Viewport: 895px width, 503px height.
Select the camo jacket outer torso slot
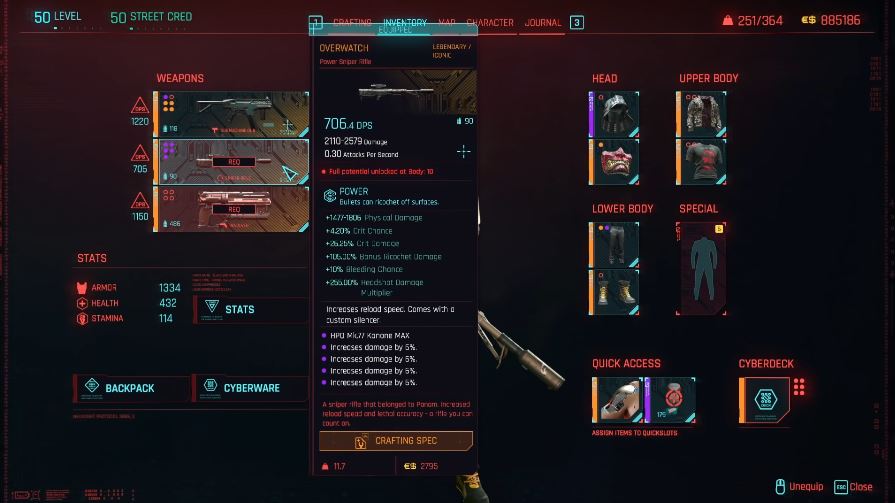point(703,113)
